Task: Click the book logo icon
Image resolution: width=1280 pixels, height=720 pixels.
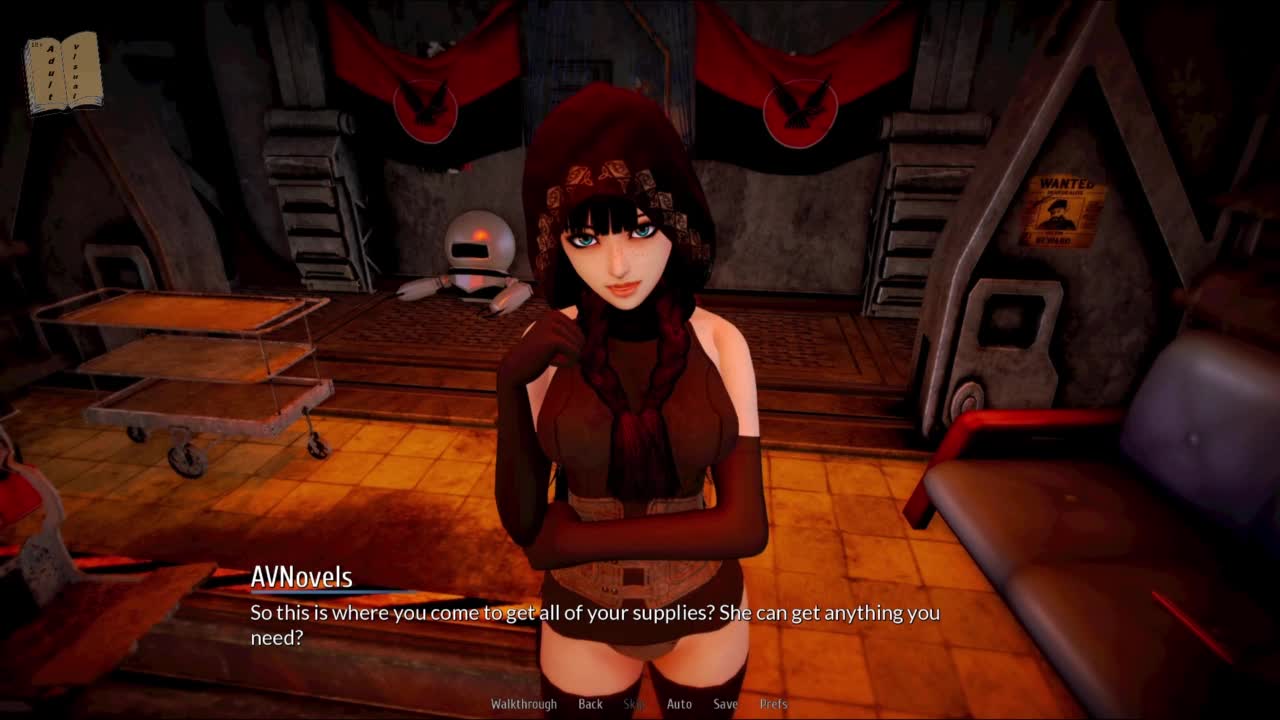Action: 63,72
